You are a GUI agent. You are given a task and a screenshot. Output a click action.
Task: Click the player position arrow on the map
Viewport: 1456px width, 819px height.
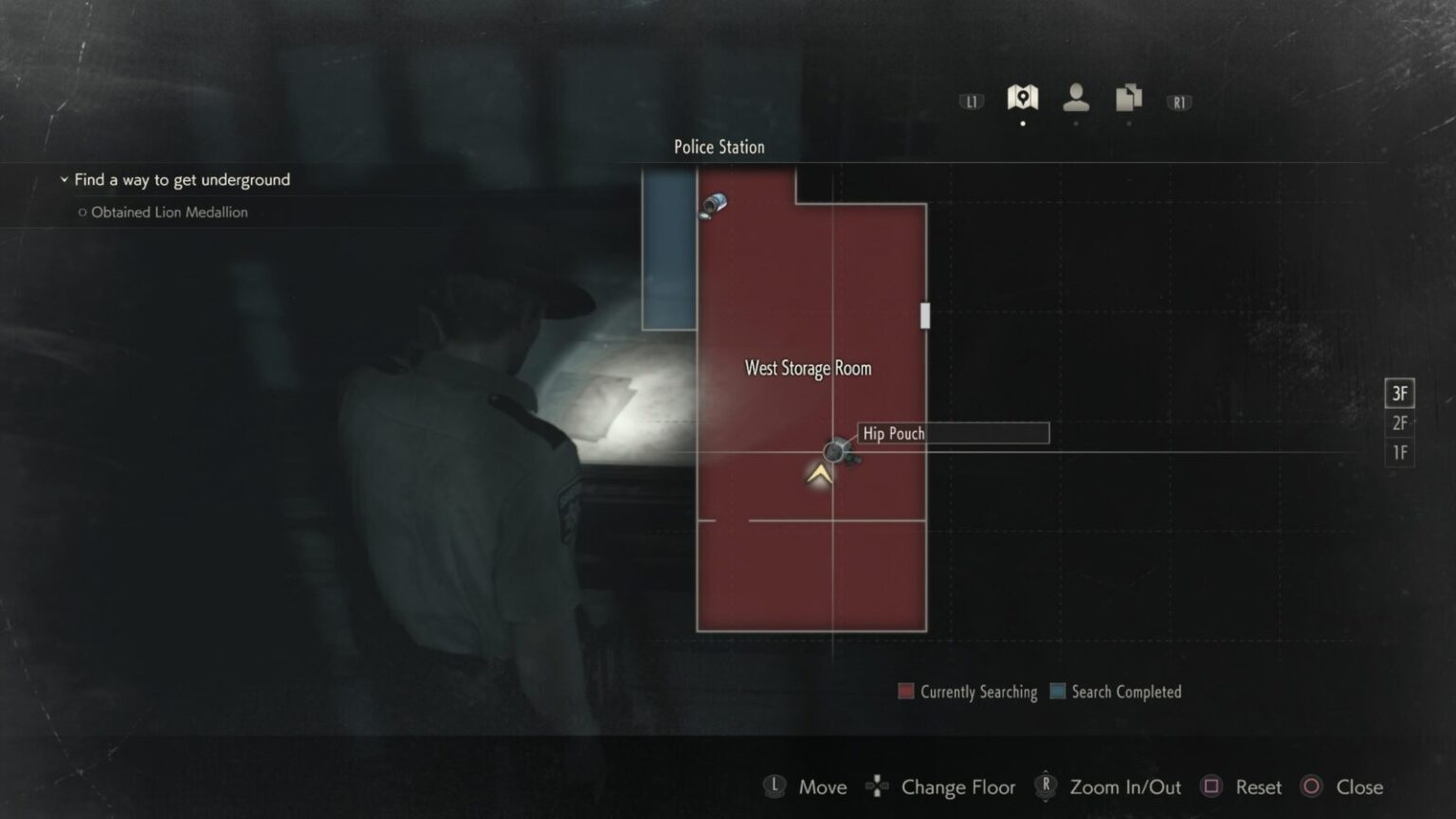click(817, 476)
